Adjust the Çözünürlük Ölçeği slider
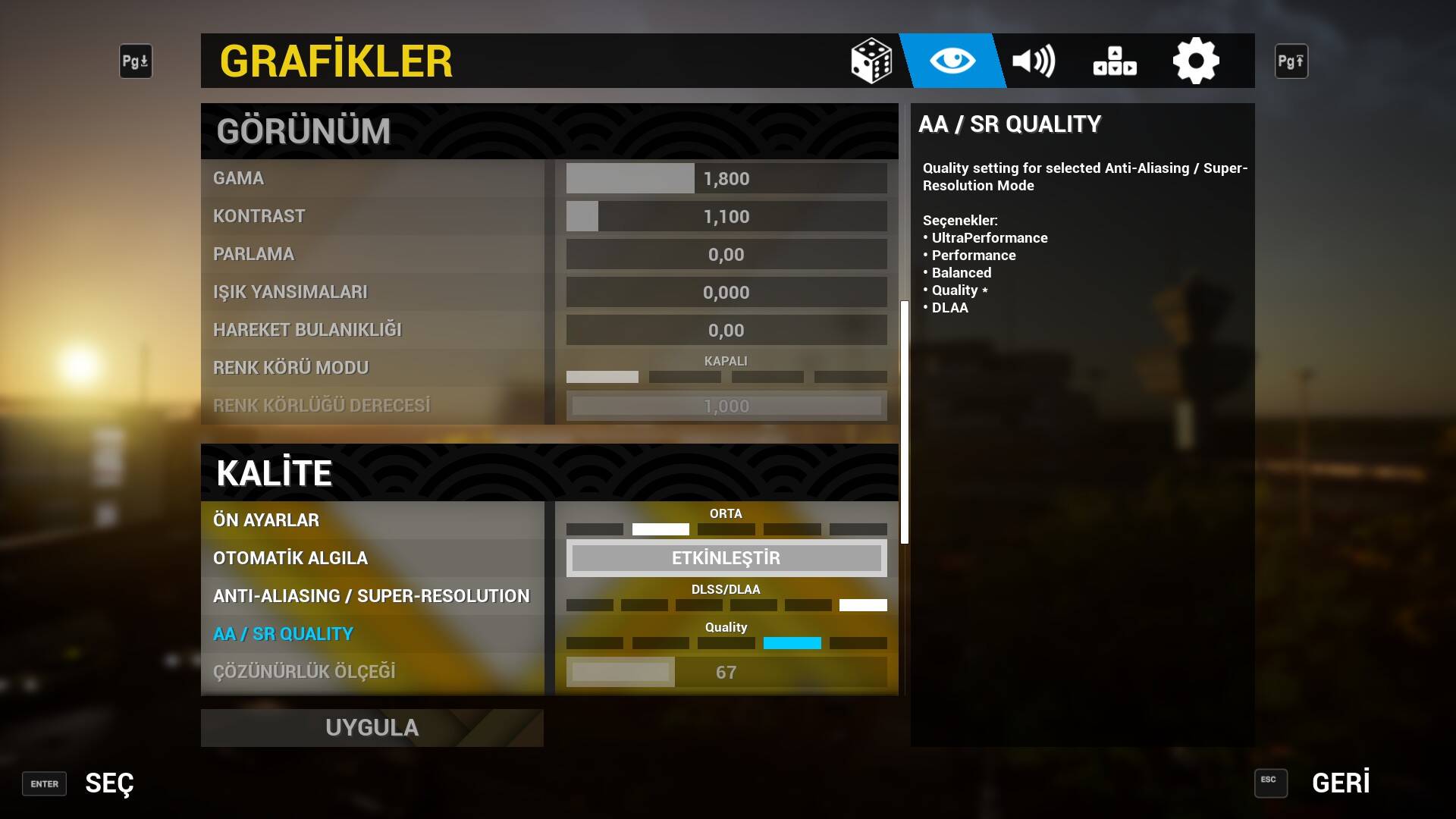 point(726,673)
